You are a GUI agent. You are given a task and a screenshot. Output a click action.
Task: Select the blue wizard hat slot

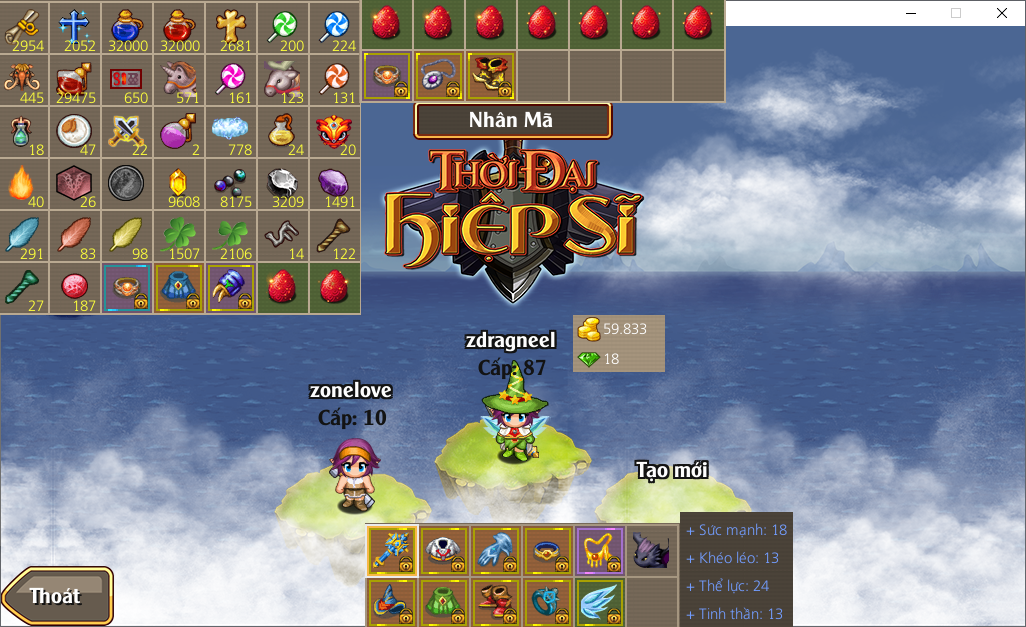click(392, 602)
